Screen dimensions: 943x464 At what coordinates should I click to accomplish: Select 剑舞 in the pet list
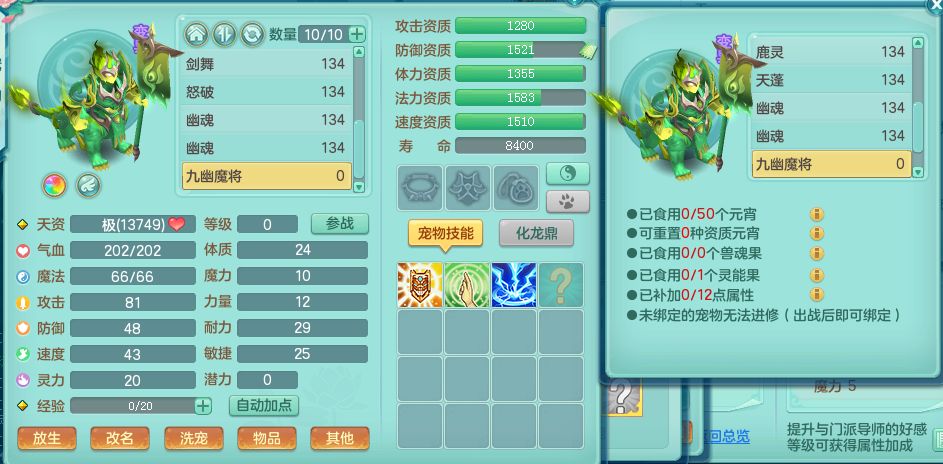click(265, 64)
